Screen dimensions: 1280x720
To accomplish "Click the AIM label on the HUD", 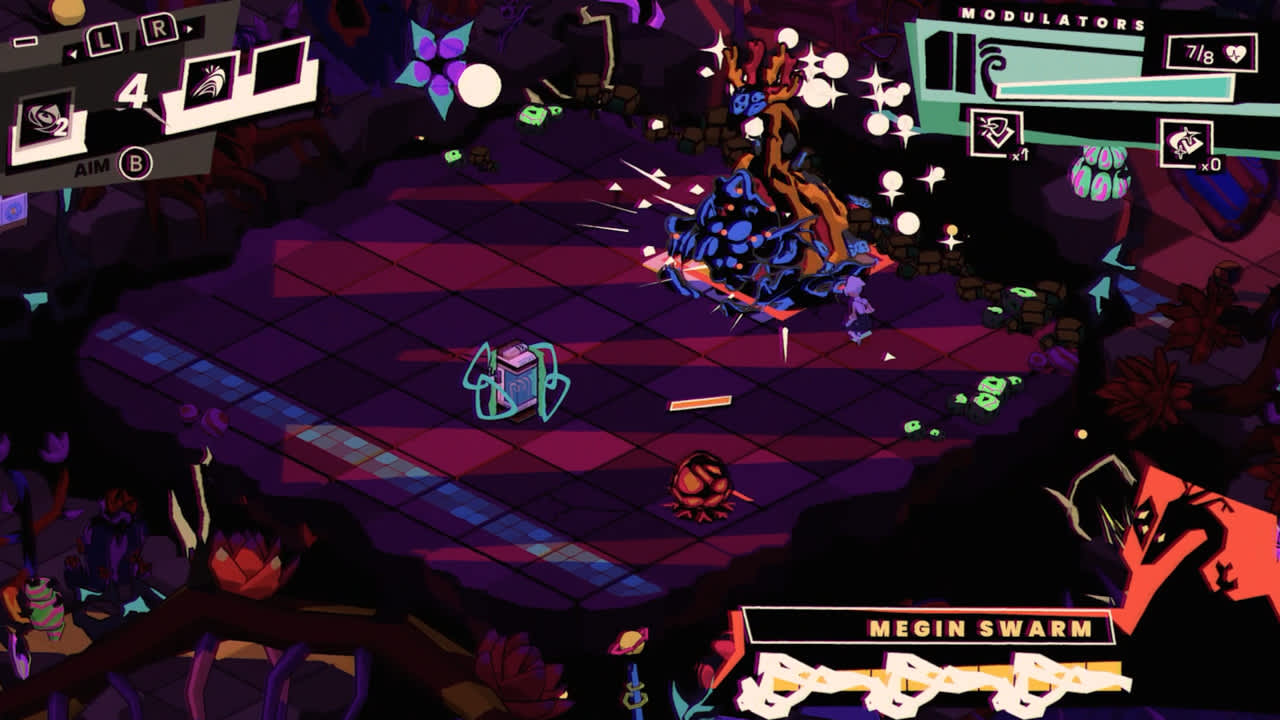I will 93,165.
